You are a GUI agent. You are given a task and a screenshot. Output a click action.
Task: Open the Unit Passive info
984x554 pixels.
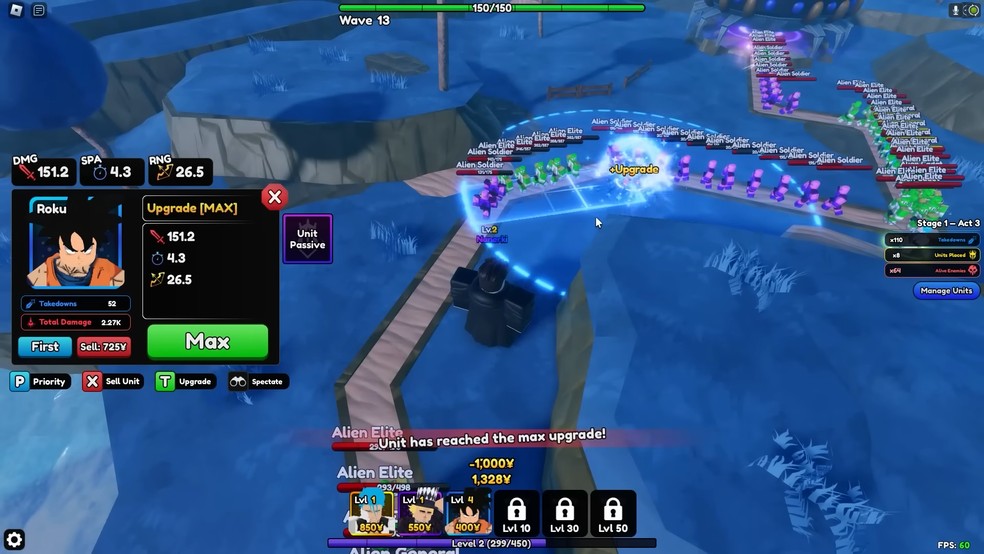(x=307, y=239)
